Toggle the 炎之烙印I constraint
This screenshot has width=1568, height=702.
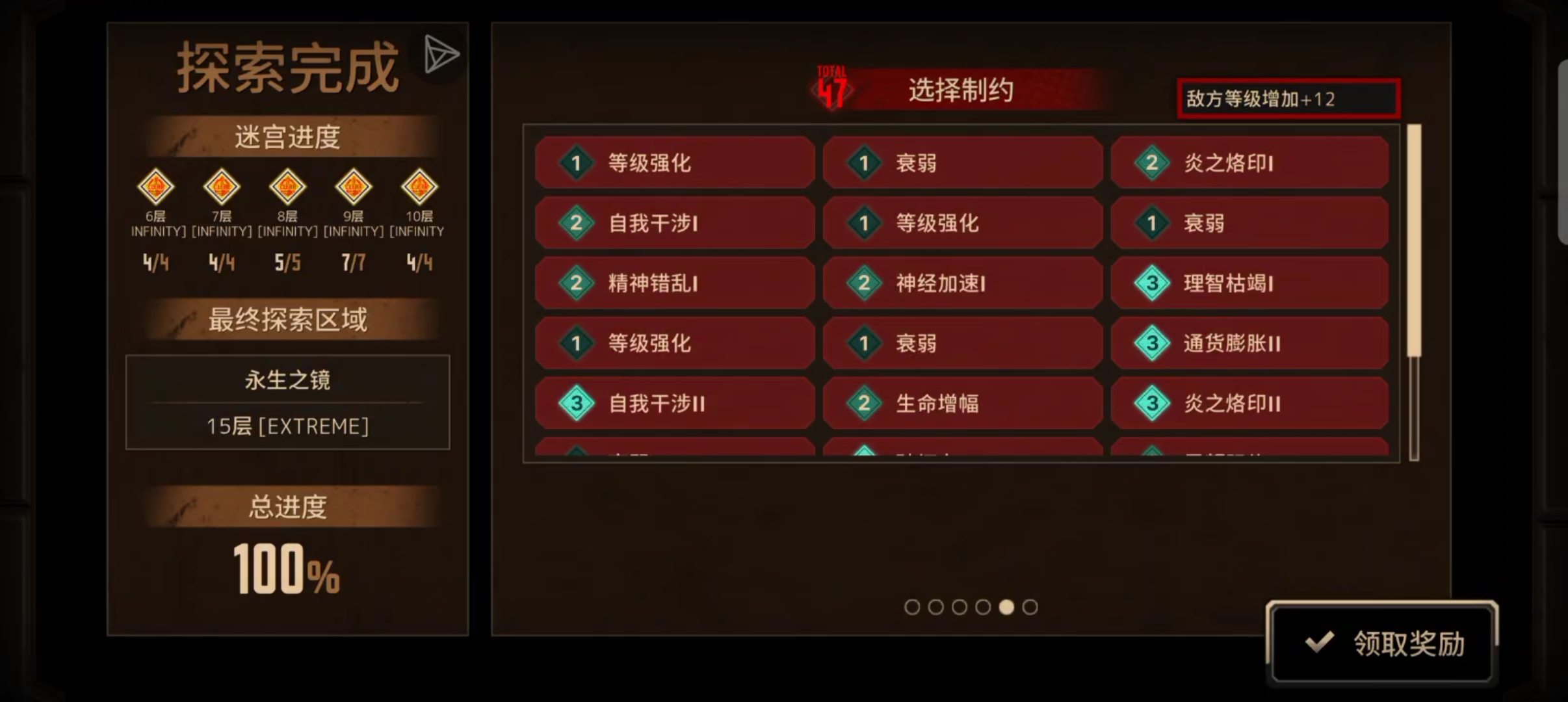tap(1249, 163)
